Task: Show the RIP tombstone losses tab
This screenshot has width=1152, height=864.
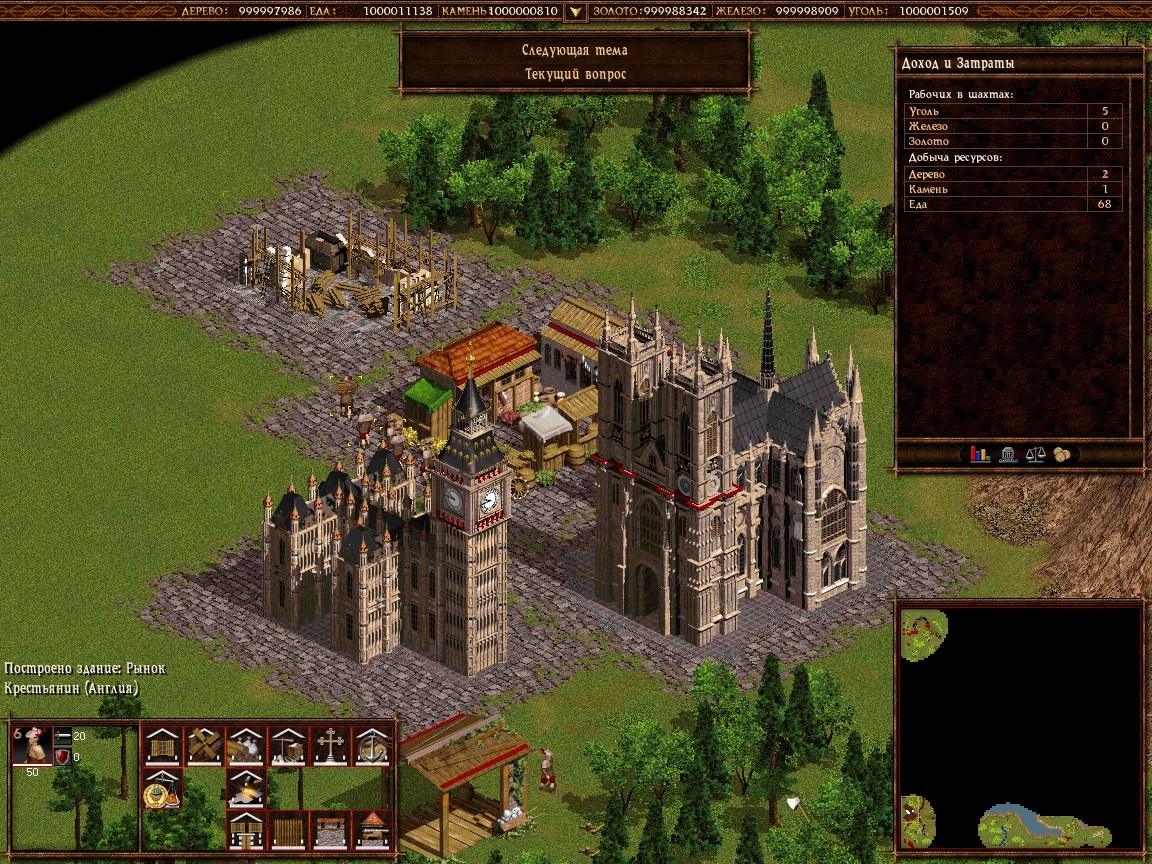Action: 1008,454
